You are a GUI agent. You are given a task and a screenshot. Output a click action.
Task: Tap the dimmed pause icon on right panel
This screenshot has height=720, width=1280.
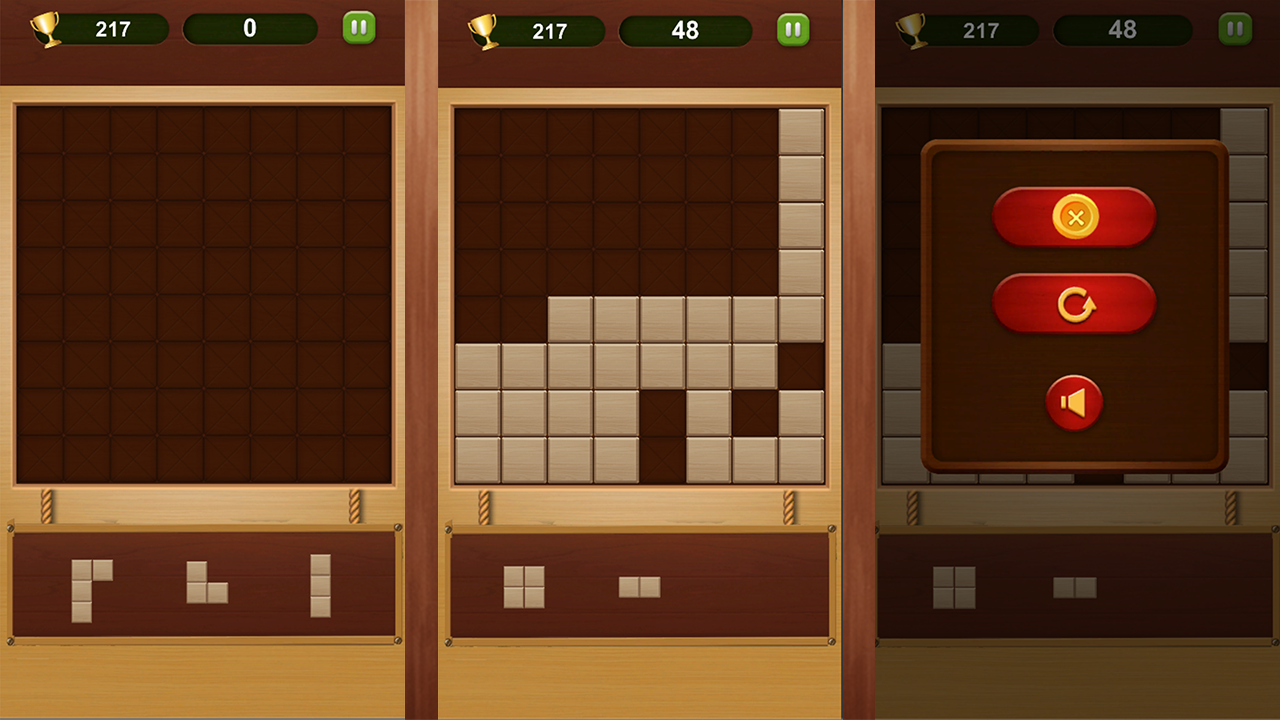pos(1236,29)
